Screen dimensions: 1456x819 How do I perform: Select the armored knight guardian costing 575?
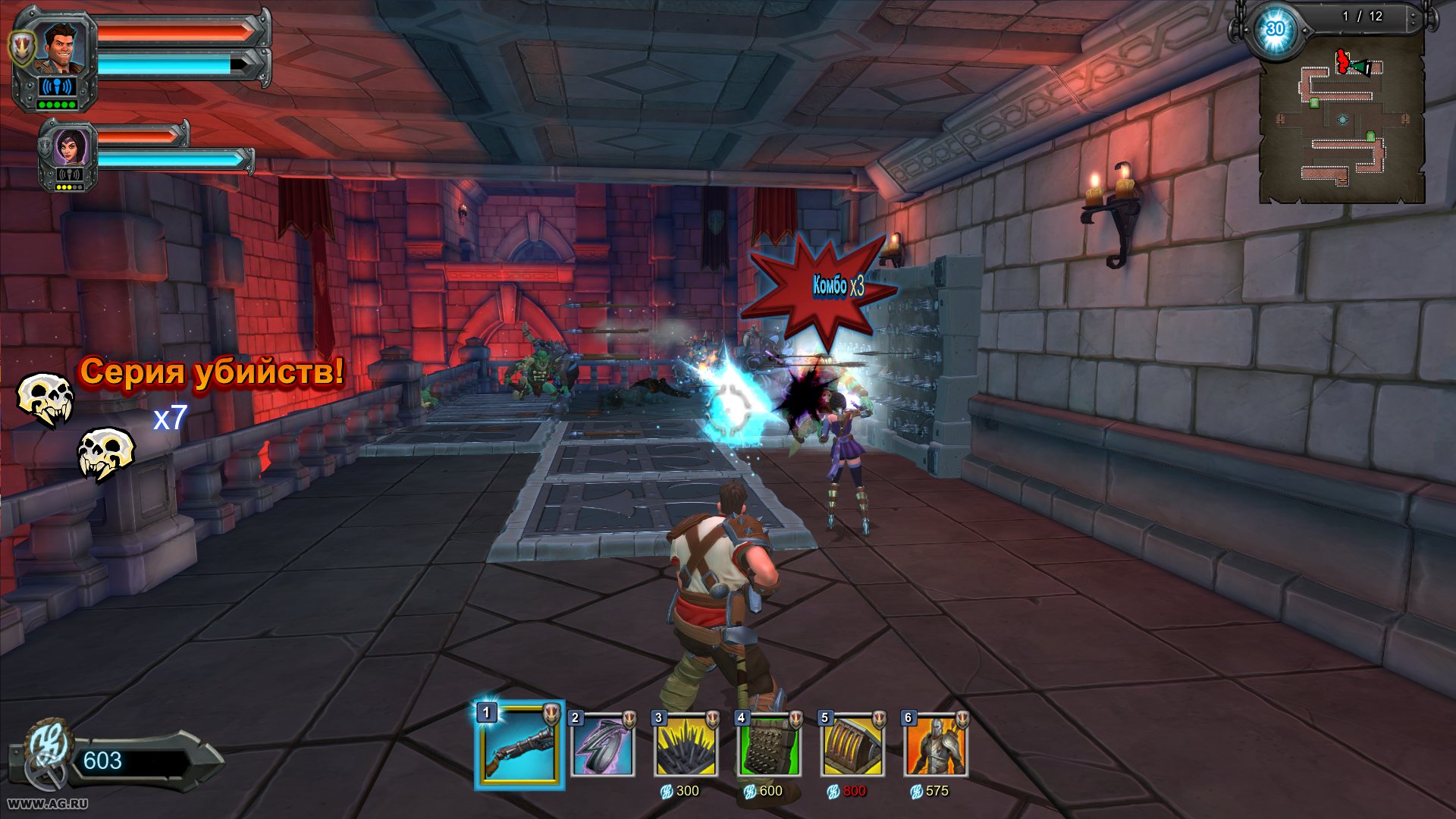click(936, 746)
